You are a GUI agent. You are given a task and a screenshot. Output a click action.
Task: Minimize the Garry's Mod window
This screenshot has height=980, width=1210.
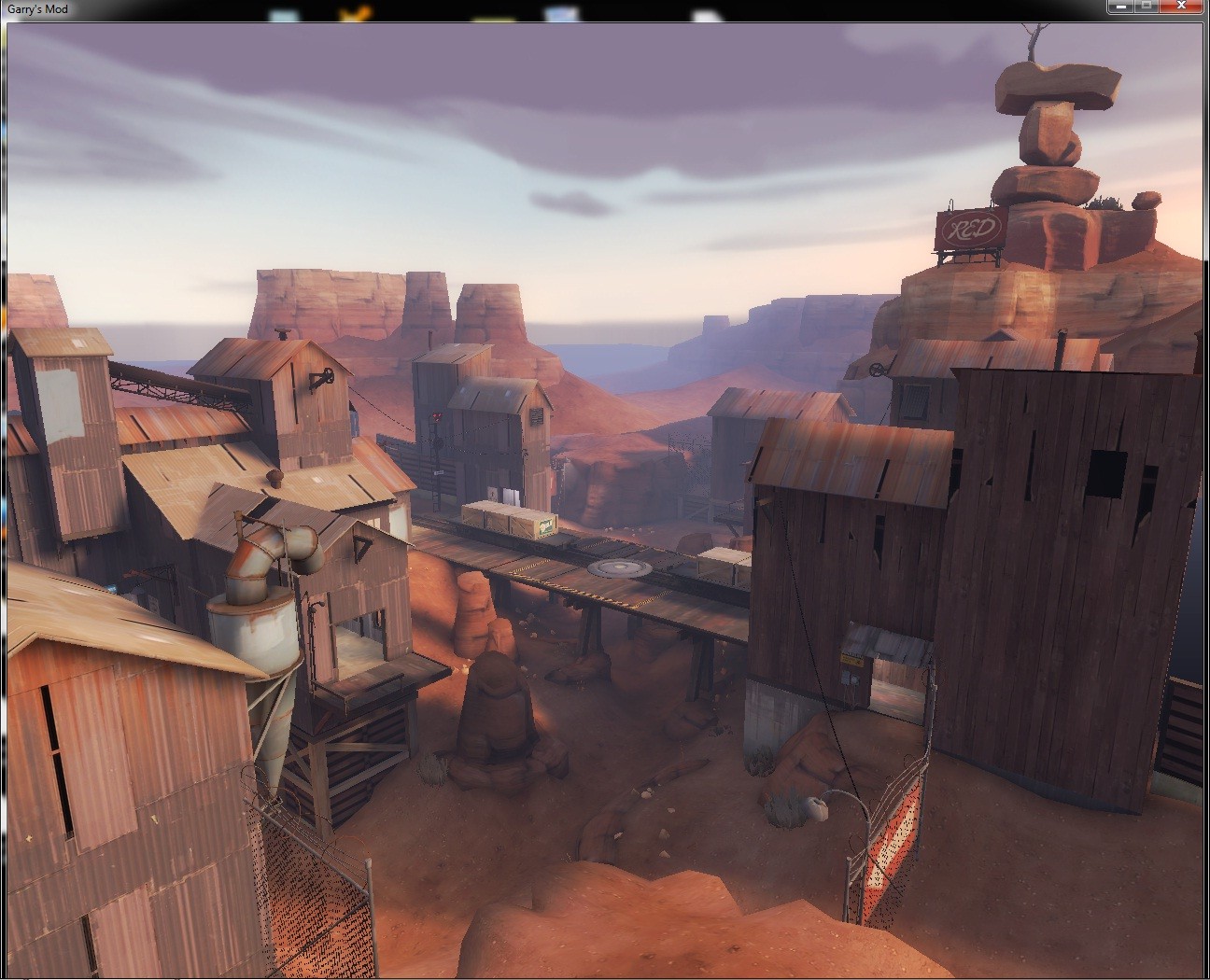pos(1119,6)
